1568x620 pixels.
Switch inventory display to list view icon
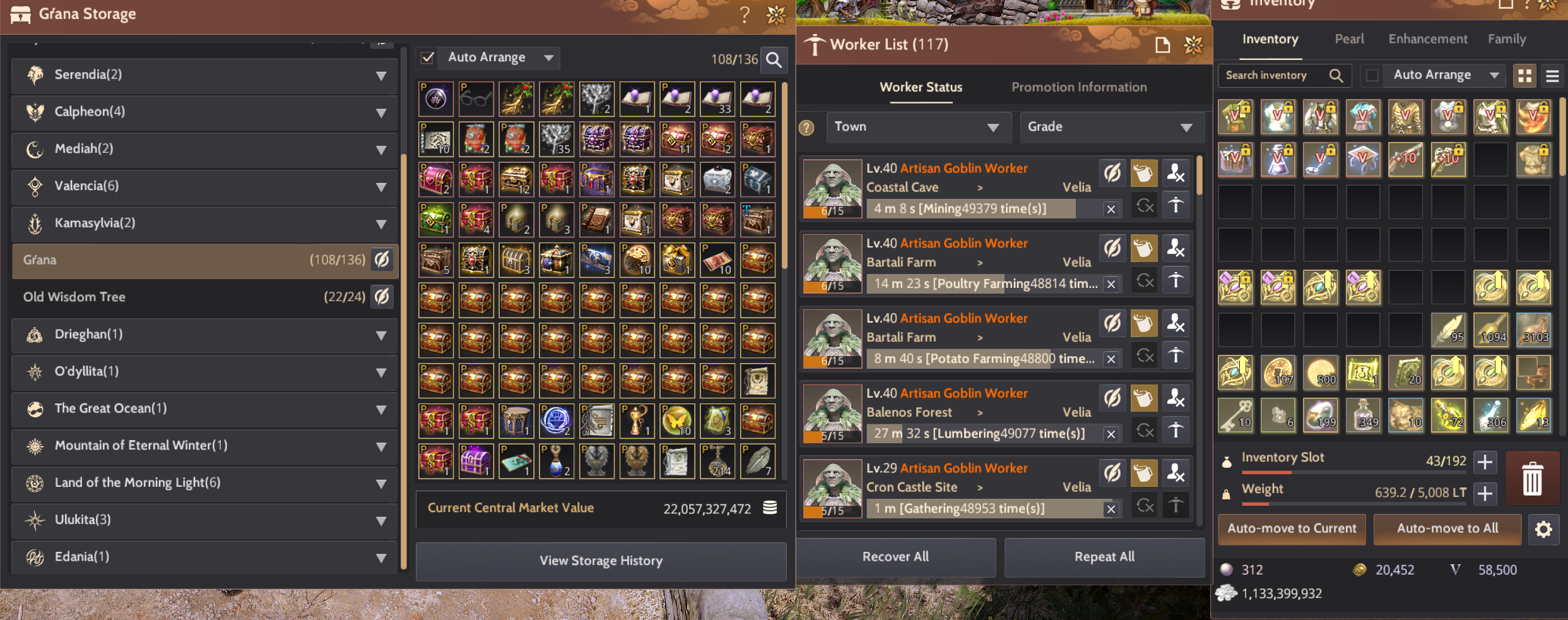point(1552,75)
